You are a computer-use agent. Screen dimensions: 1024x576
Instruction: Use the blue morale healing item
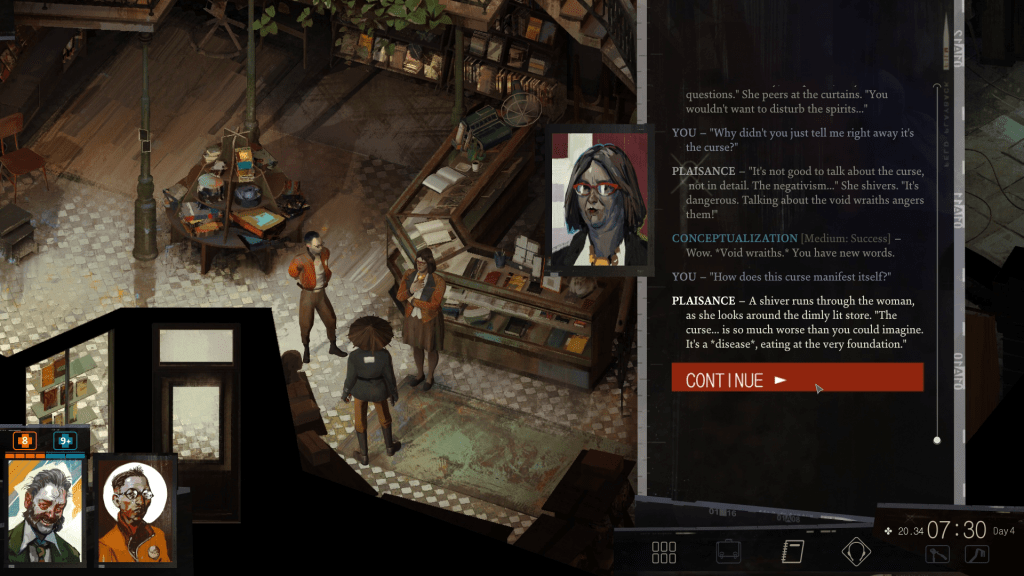[66, 440]
